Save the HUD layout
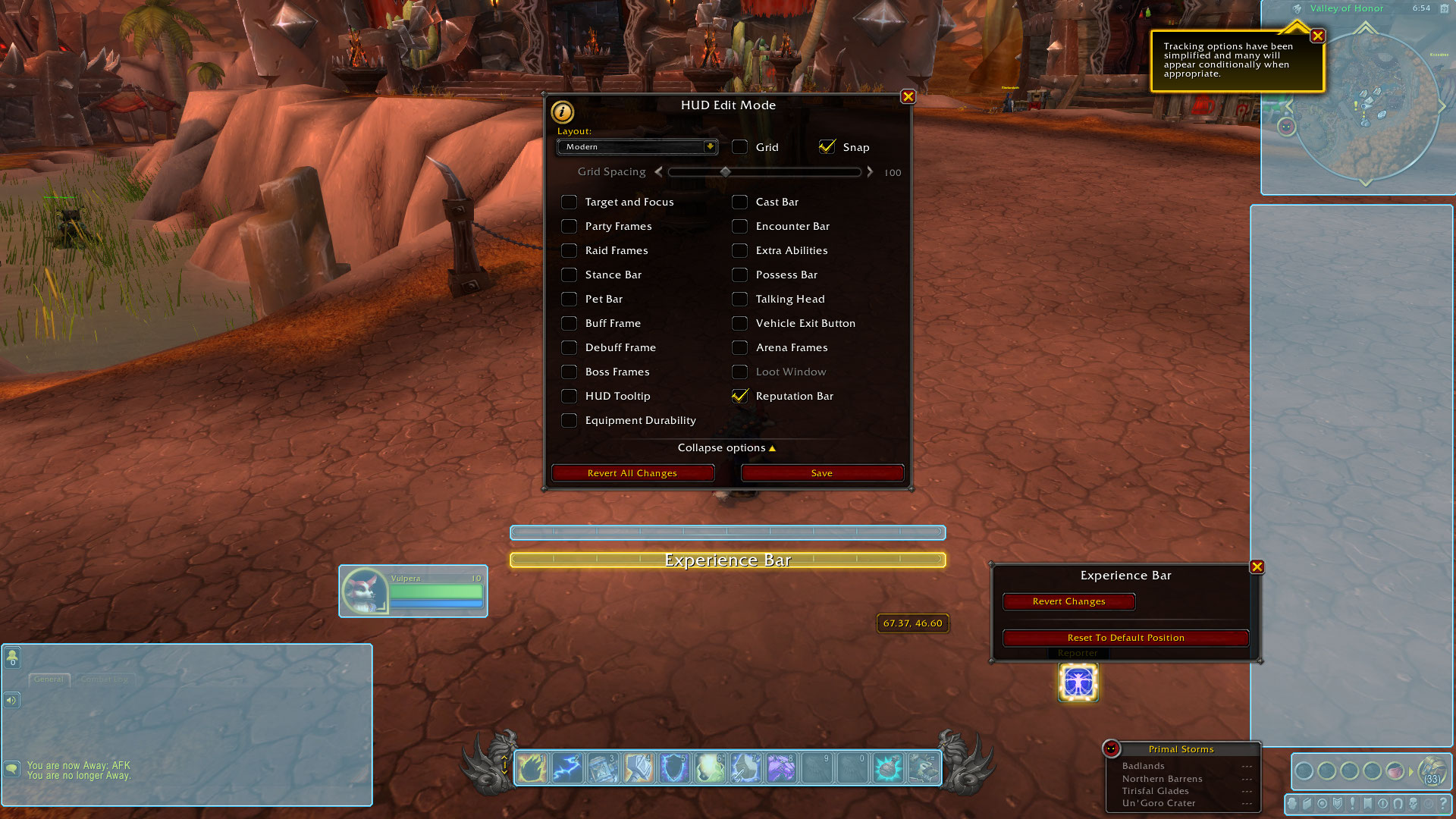1456x819 pixels. (822, 473)
